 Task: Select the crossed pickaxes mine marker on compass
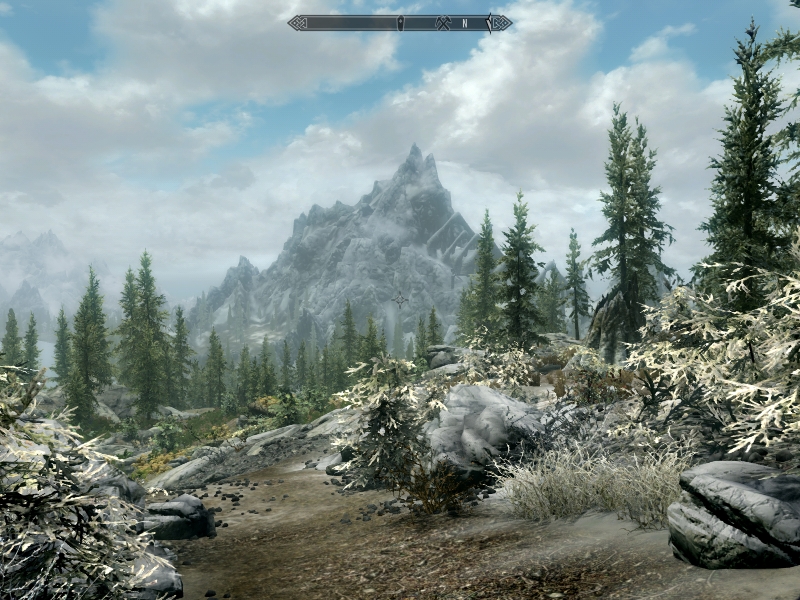pyautogui.click(x=444, y=22)
